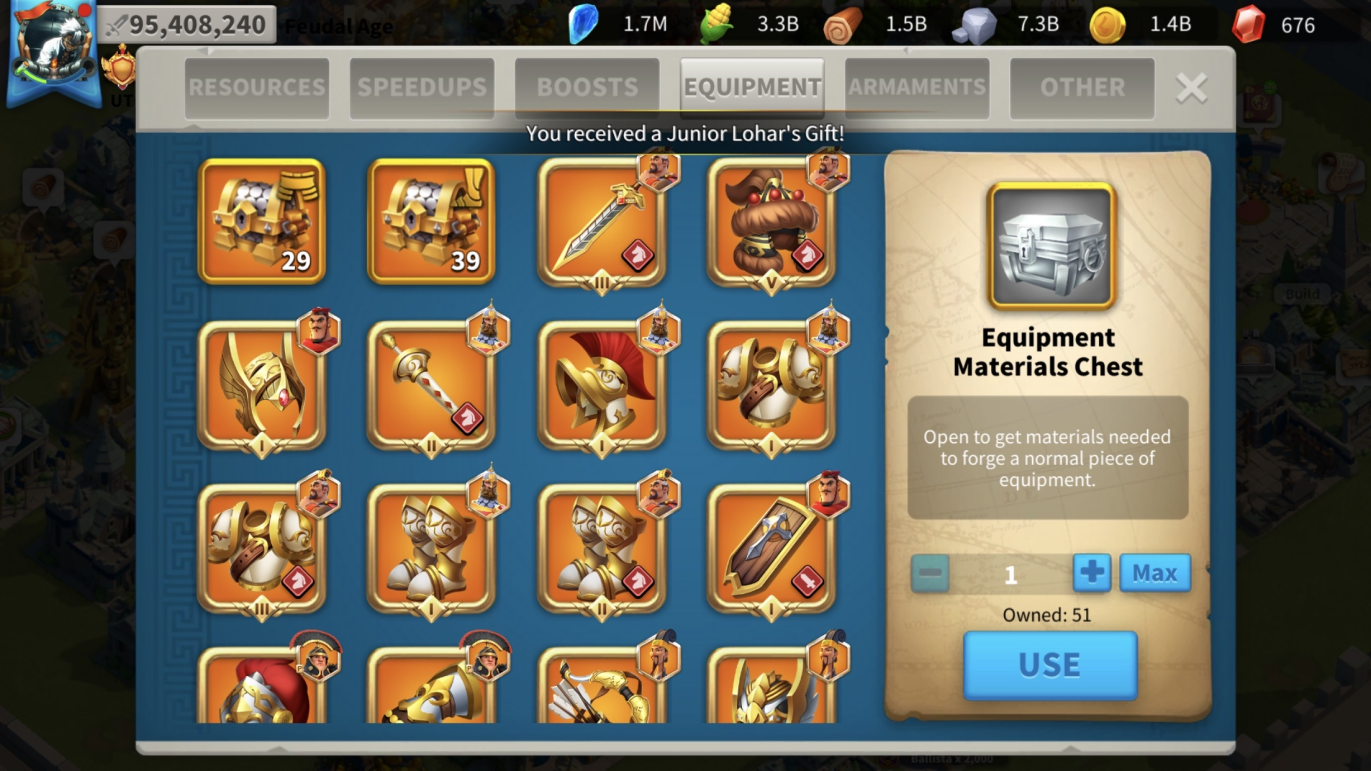1371x771 pixels.
Task: Close the items window
Action: [x=1191, y=88]
